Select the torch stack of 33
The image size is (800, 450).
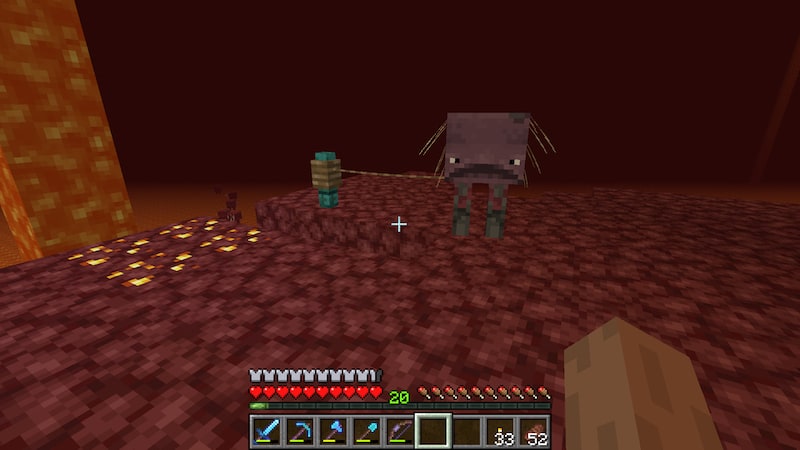[499, 431]
